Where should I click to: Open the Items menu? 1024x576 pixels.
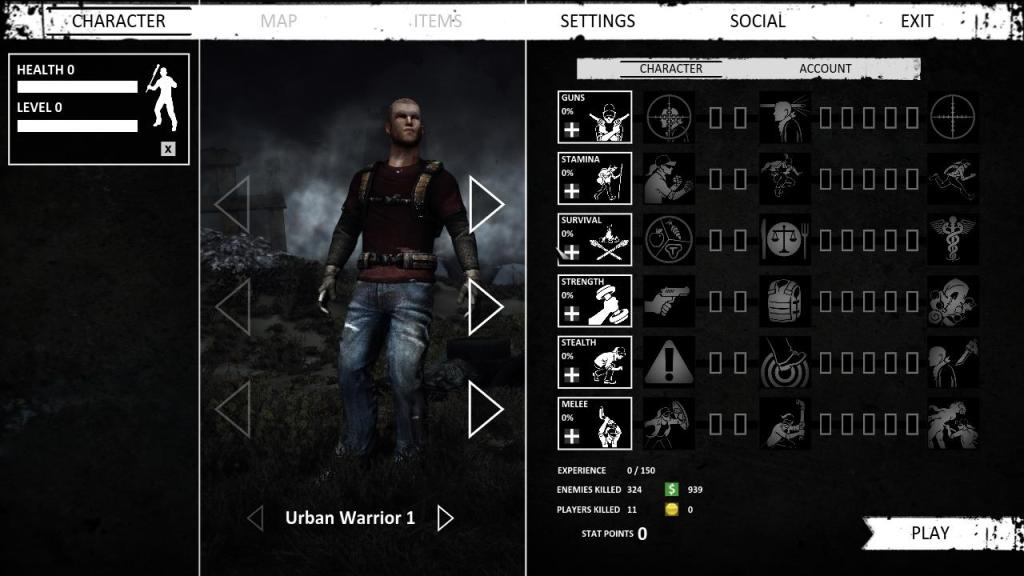click(438, 20)
